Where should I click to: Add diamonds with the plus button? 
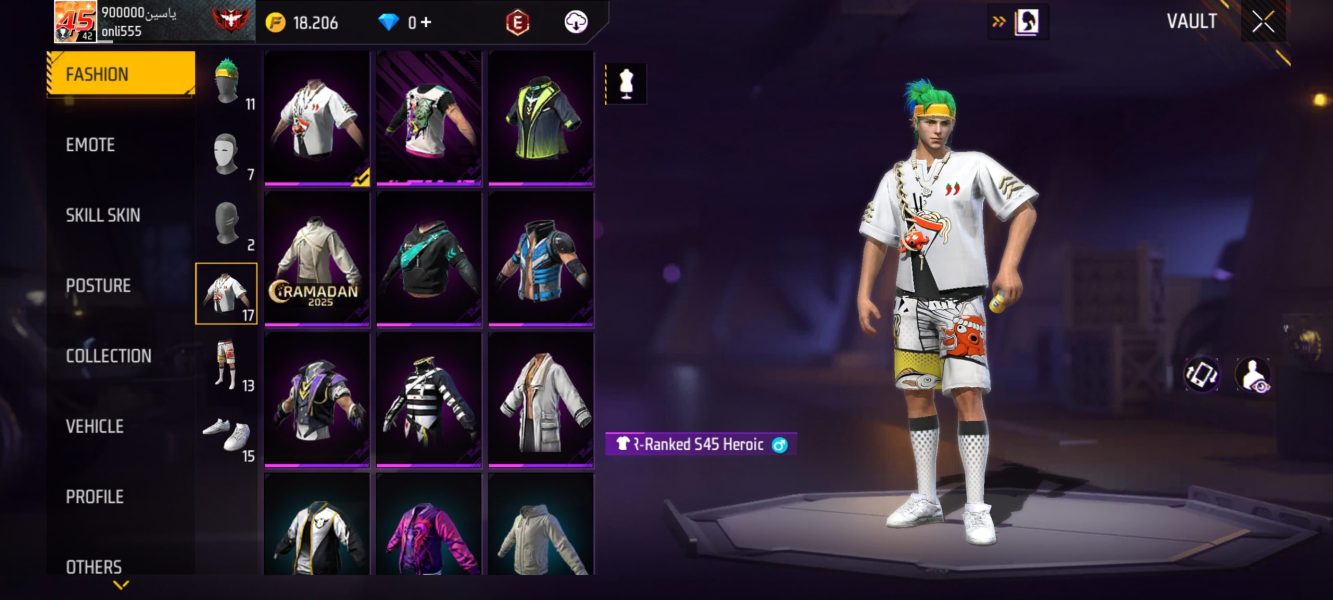pyautogui.click(x=426, y=22)
